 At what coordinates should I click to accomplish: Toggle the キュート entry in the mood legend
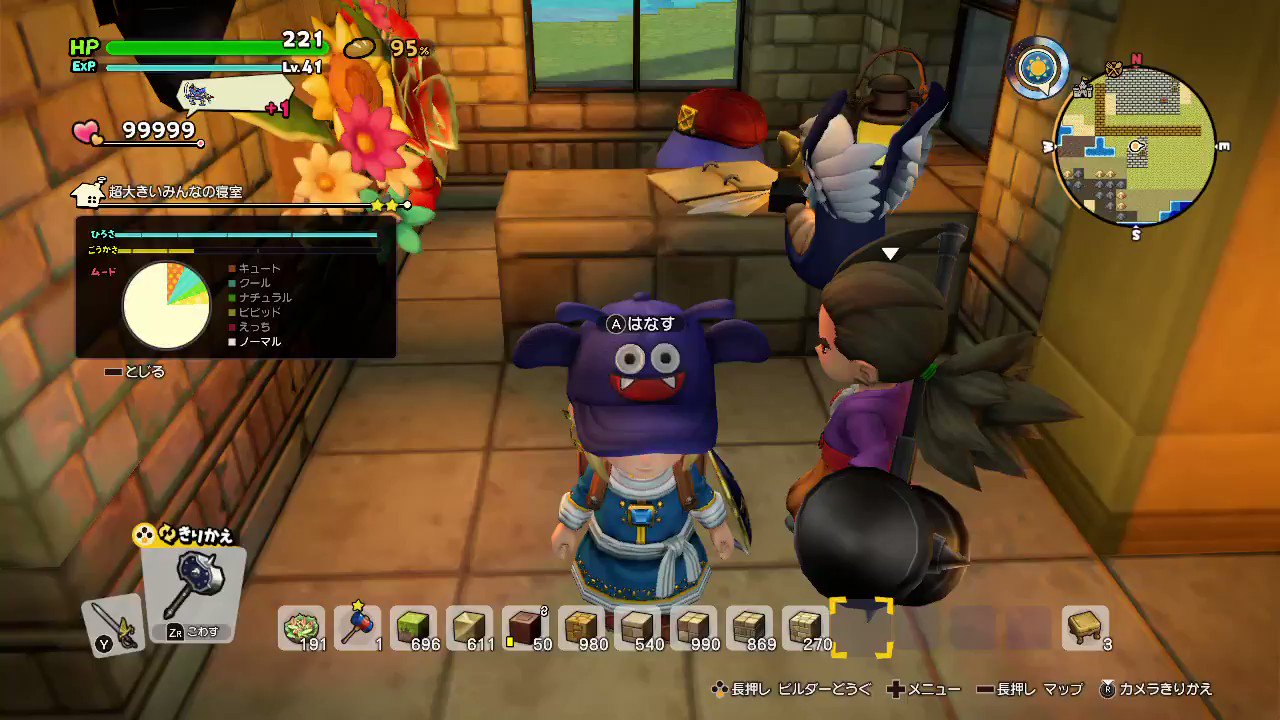coord(257,268)
